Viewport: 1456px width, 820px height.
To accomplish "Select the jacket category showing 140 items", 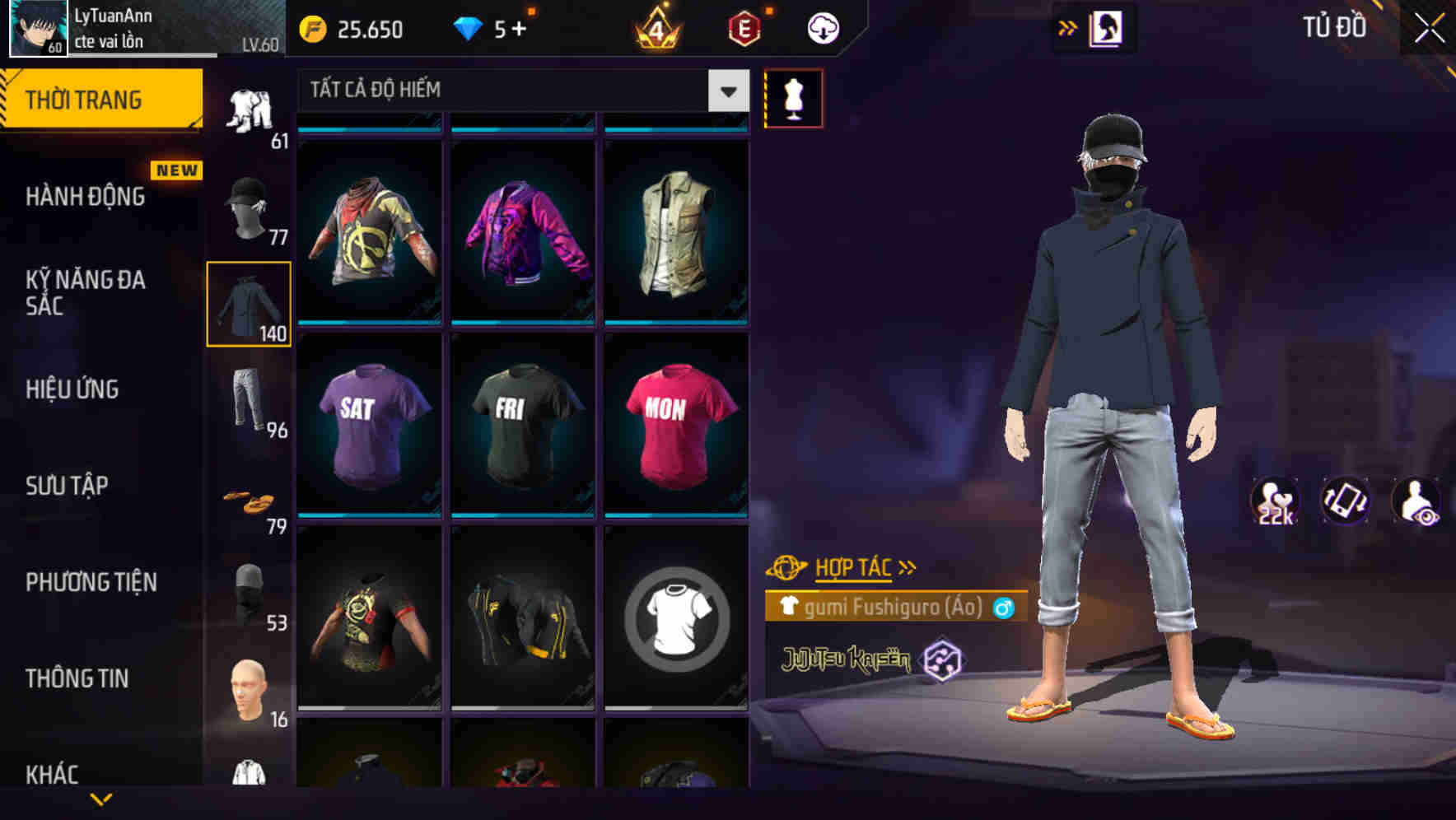I will point(249,305).
